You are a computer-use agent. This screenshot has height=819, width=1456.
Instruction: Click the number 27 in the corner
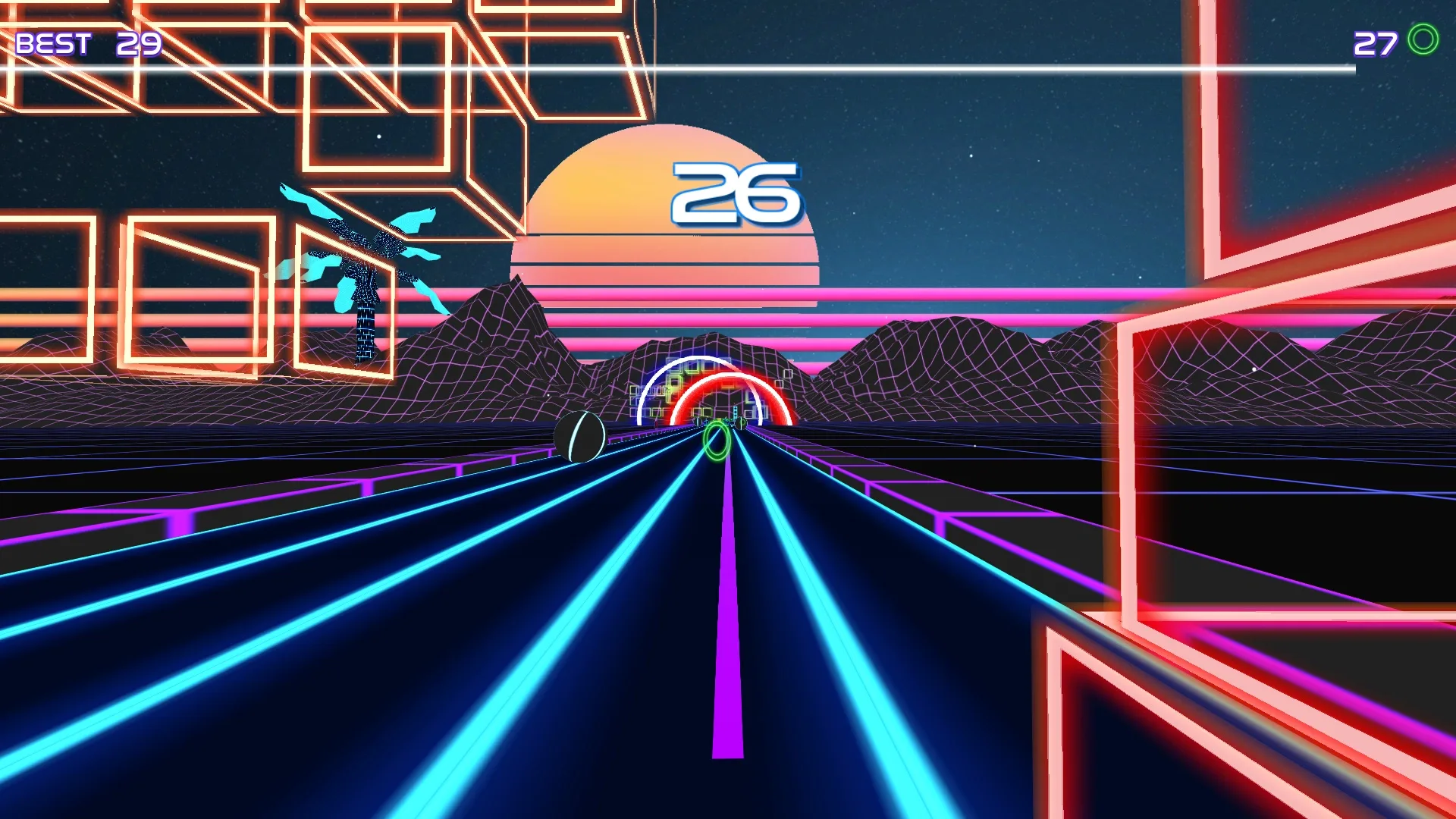[x=1375, y=44]
